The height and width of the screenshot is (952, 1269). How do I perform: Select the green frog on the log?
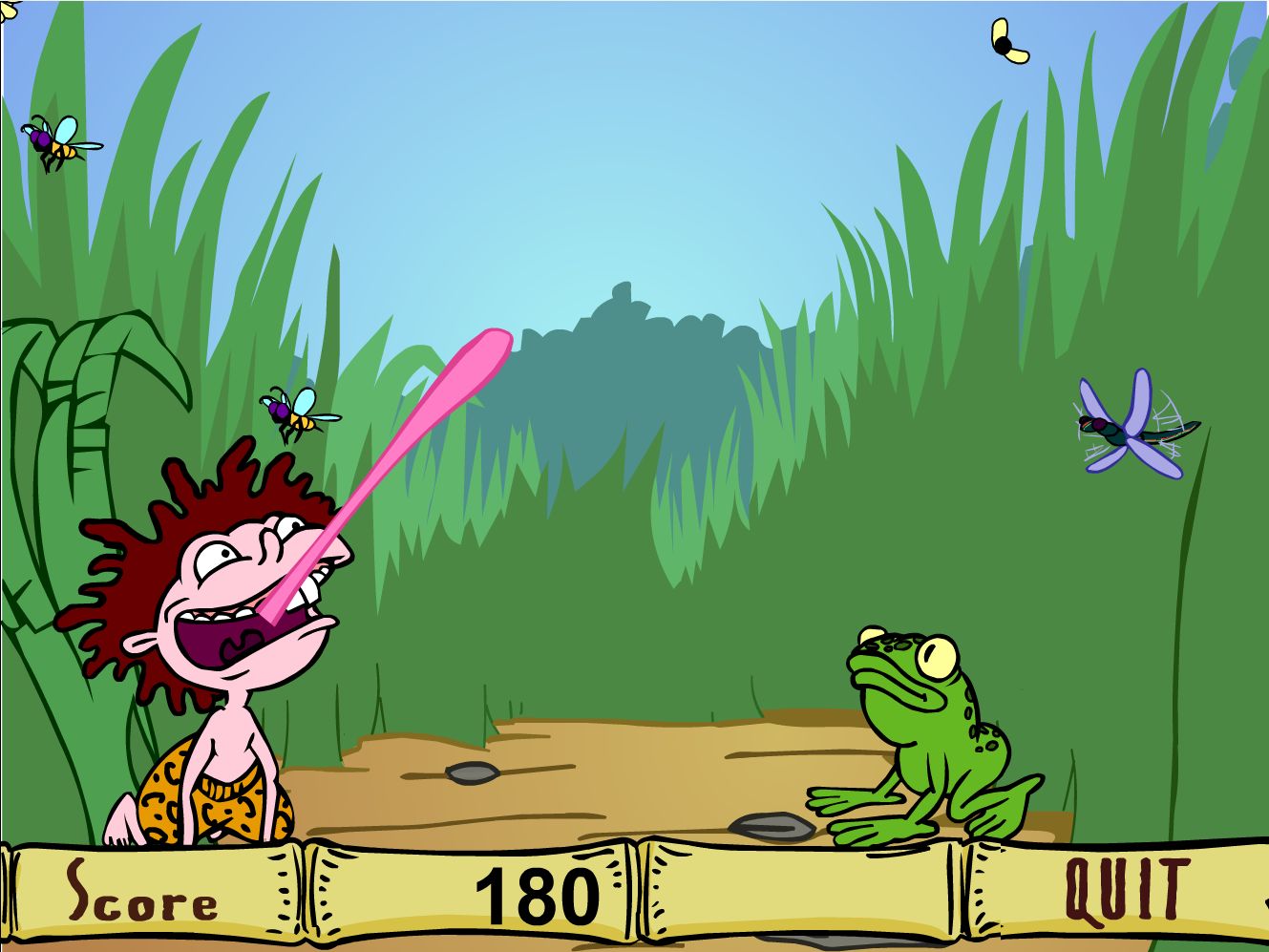click(x=931, y=735)
